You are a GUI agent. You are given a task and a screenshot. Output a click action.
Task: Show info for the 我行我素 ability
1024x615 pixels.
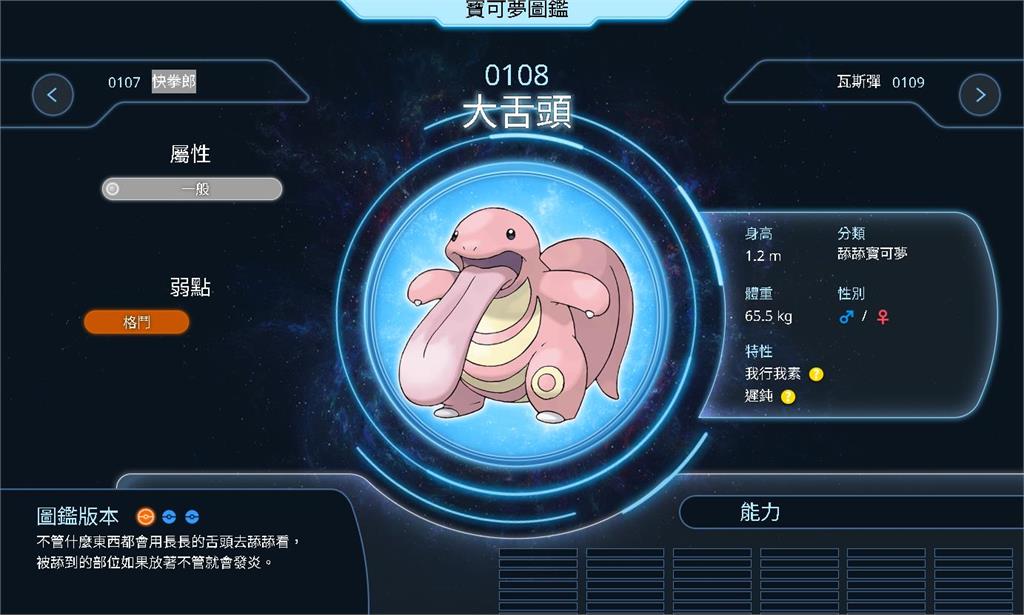816,374
